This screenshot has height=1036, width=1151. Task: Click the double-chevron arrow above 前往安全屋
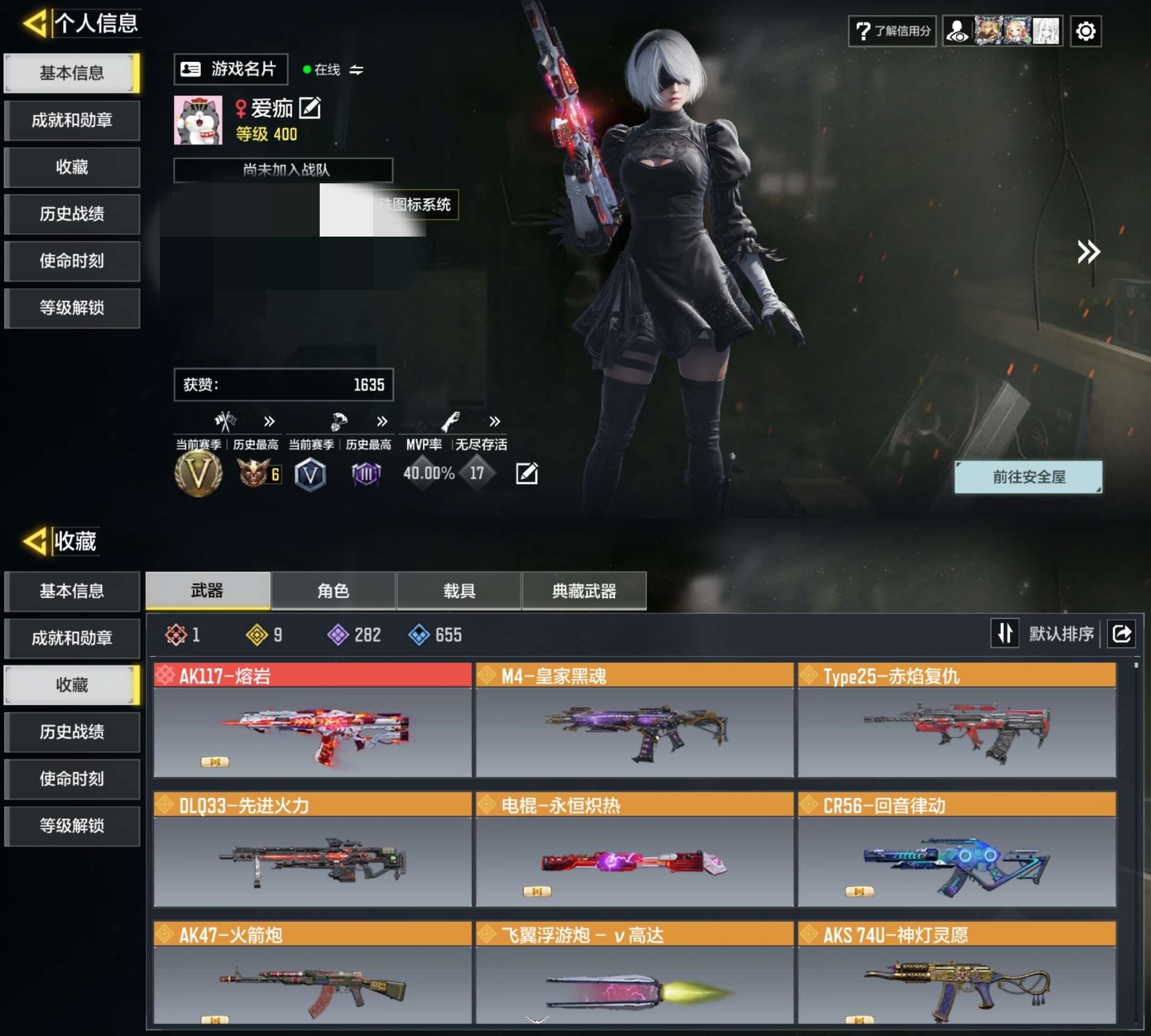point(1088,252)
